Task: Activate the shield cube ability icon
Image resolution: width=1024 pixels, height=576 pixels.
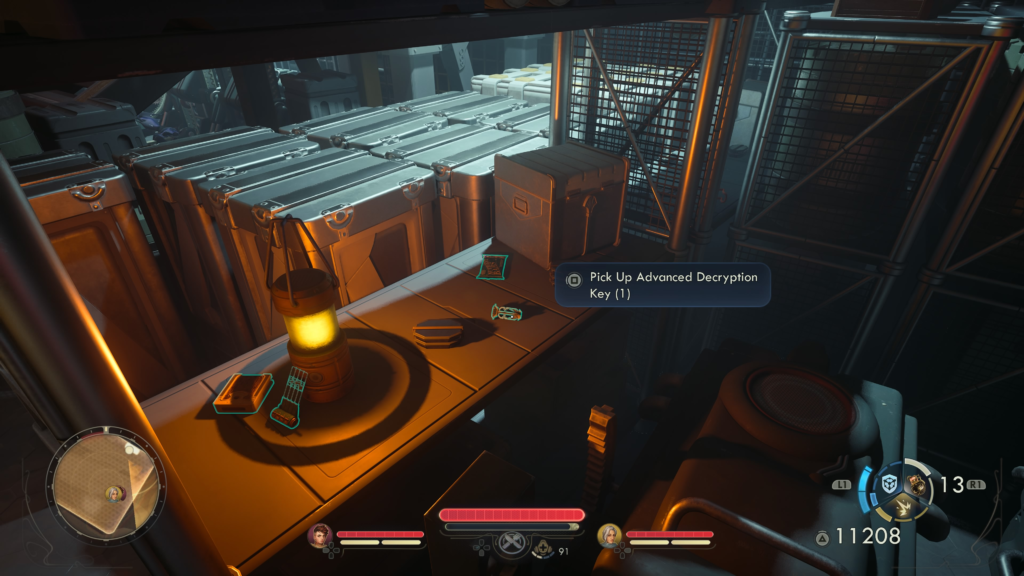Action: point(889,484)
